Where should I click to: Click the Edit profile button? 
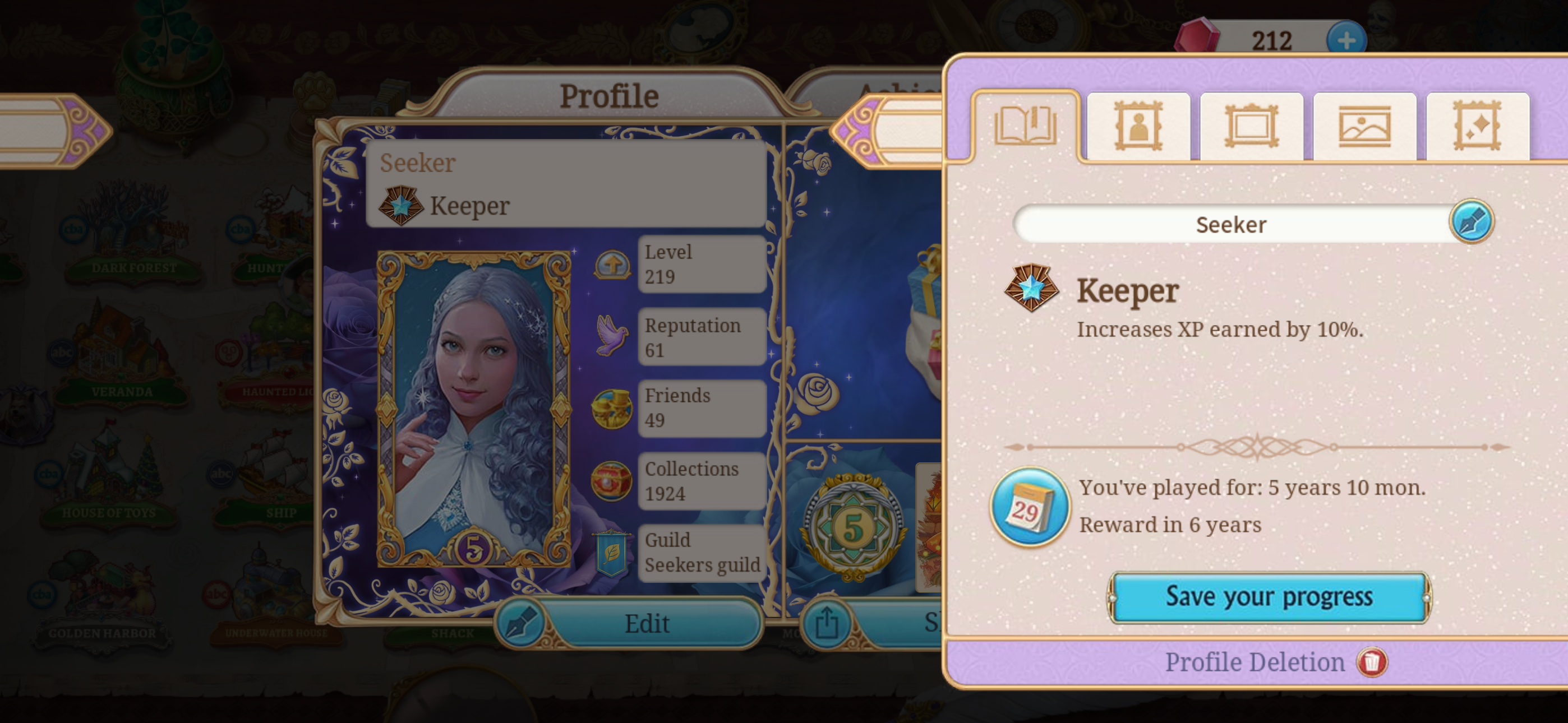point(629,623)
